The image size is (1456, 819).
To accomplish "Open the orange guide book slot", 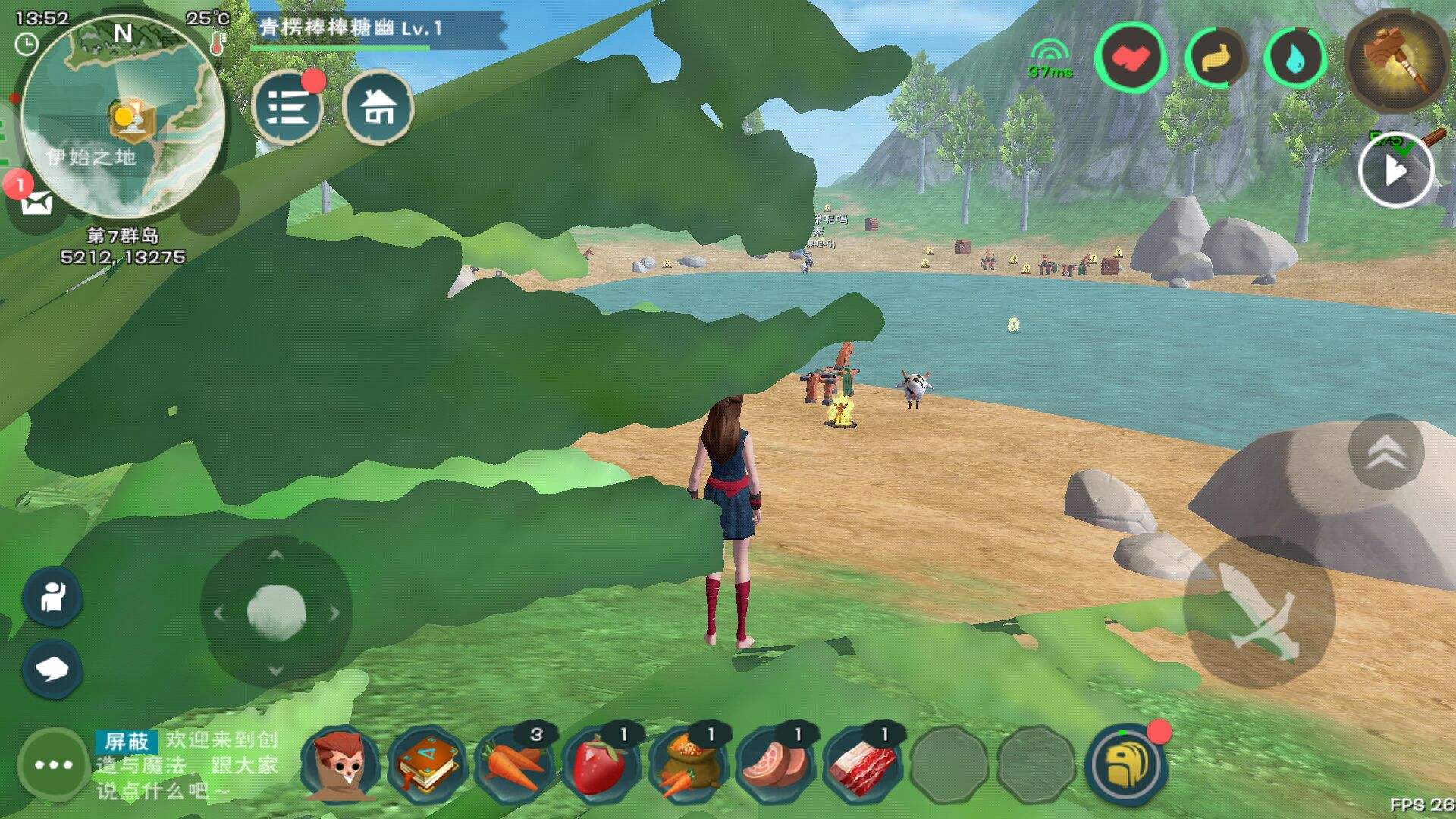I will [x=425, y=764].
